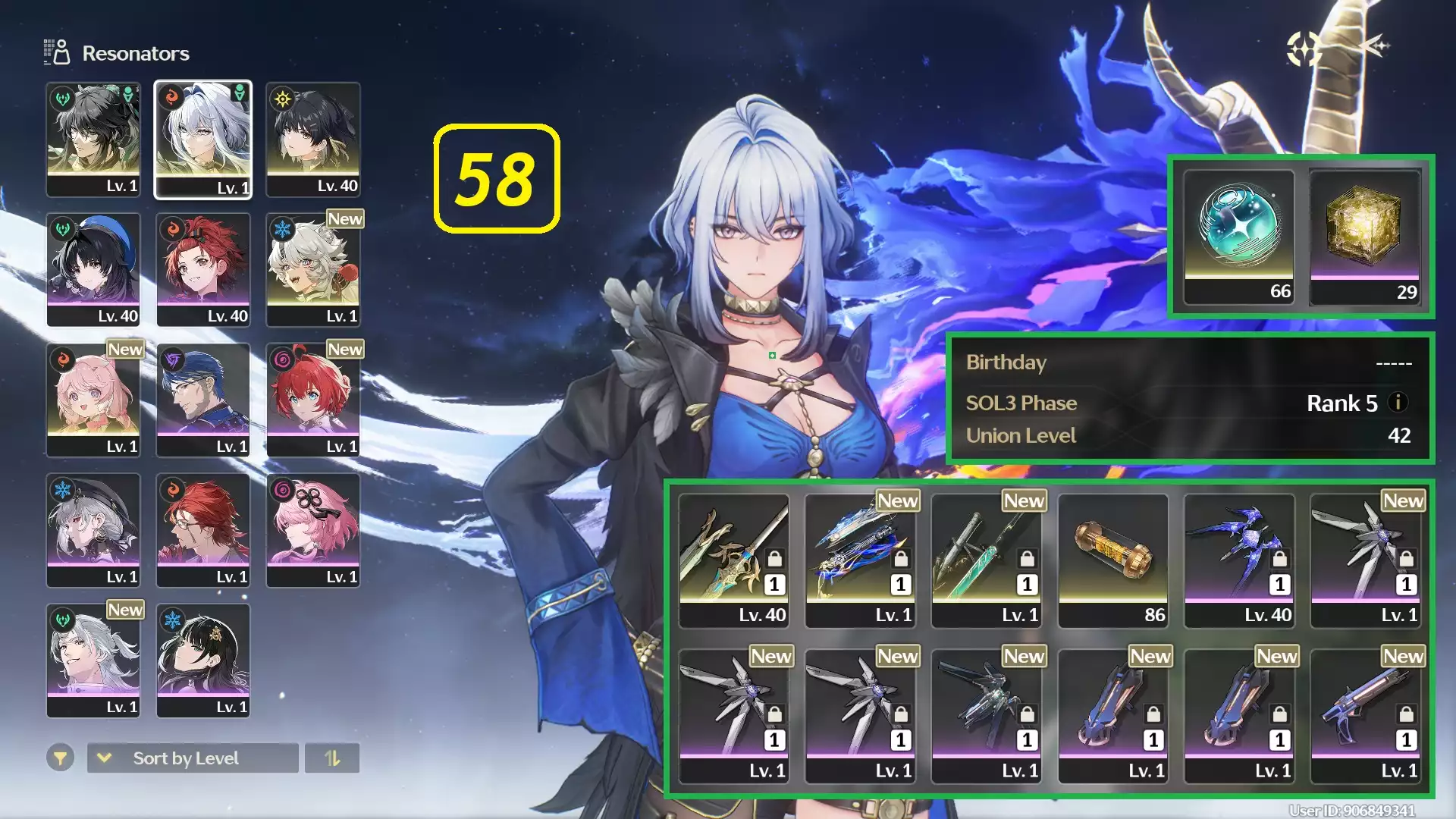Click the filter funnel icon beside Sort by Level
Screen dimensions: 1456x819
[61, 758]
